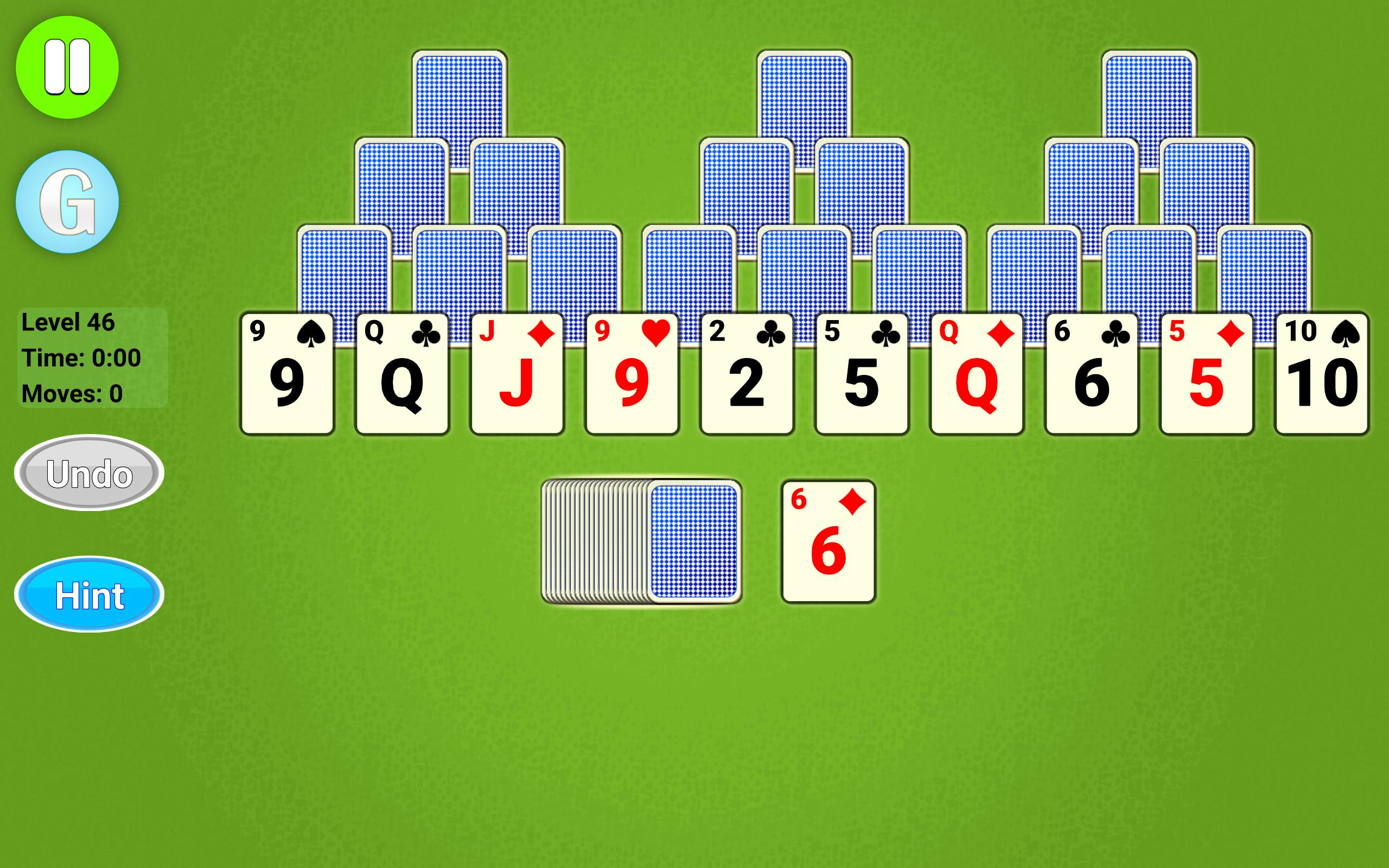The height and width of the screenshot is (868, 1389).
Task: Click the 6 of diamonds waste card
Action: (x=831, y=540)
